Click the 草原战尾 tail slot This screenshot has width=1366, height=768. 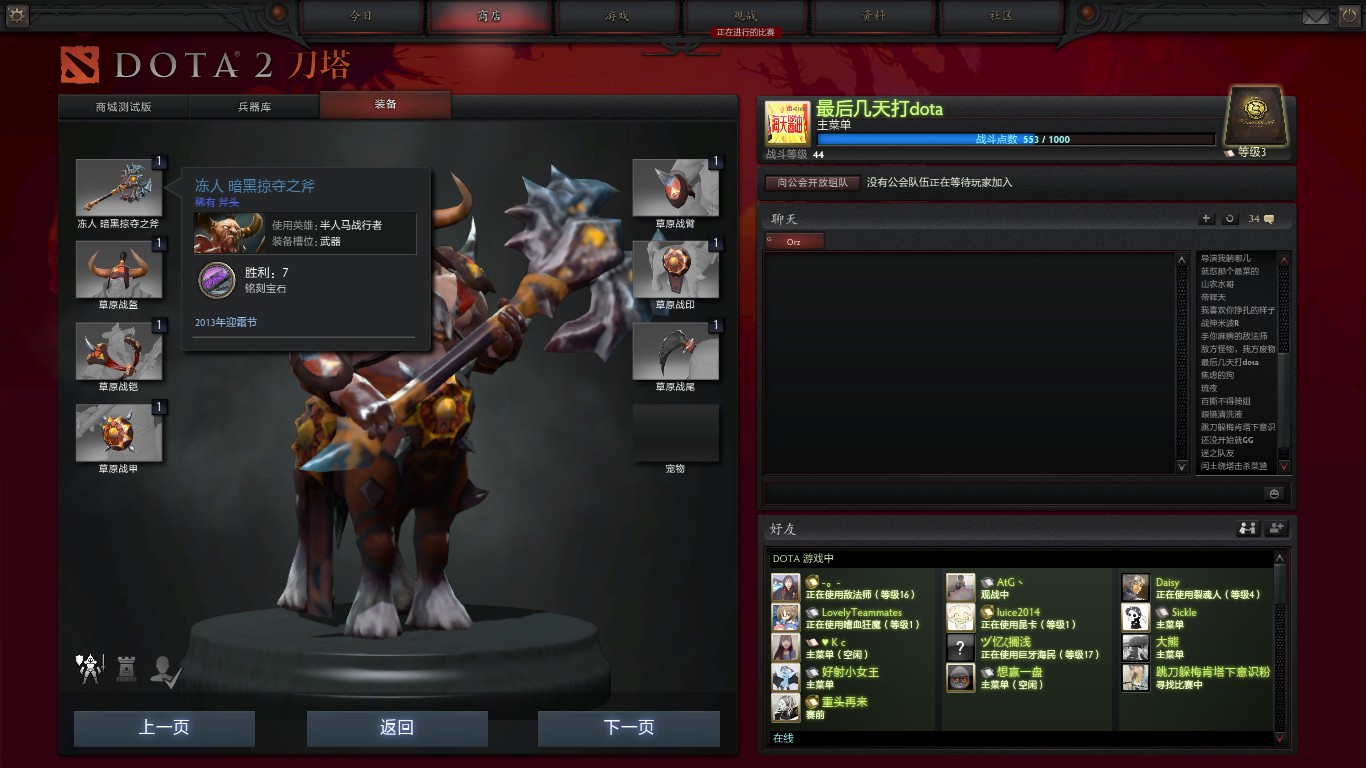(675, 352)
